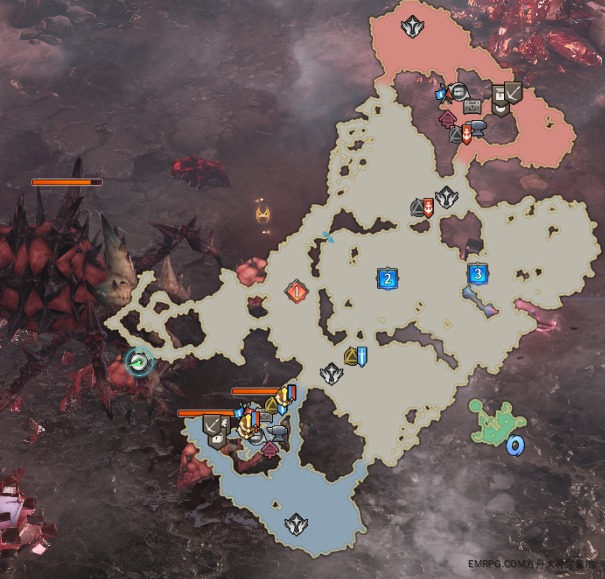Click the treasure chest marker in the pink zone

(470, 105)
